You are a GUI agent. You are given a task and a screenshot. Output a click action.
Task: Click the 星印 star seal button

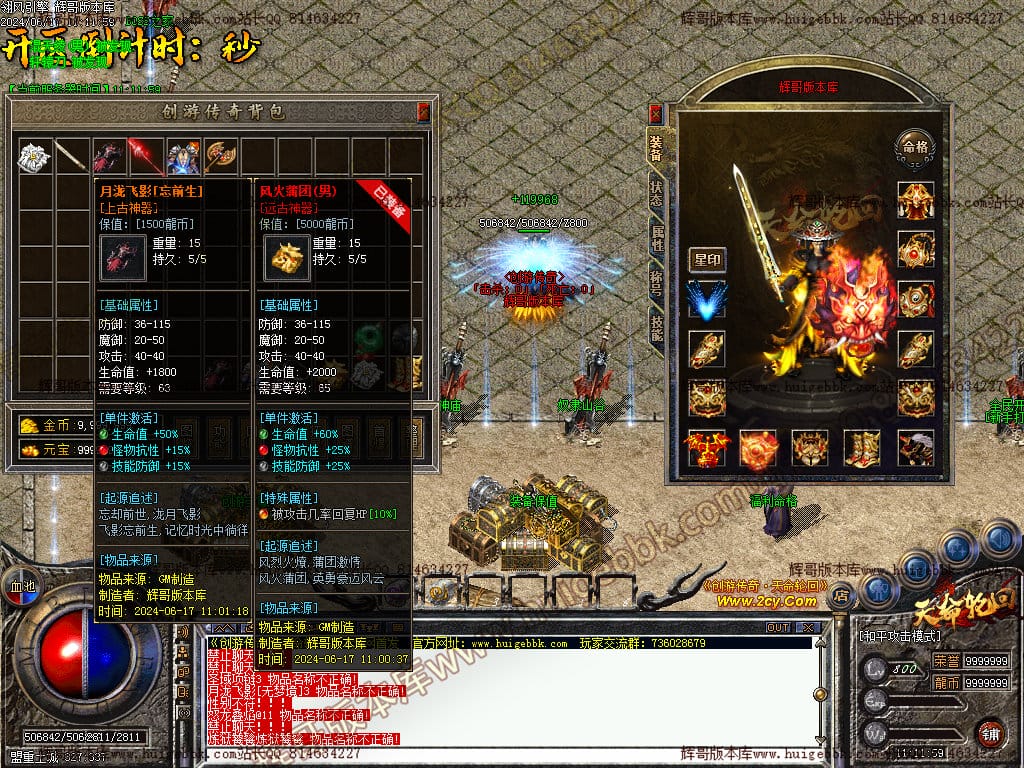pyautogui.click(x=707, y=260)
